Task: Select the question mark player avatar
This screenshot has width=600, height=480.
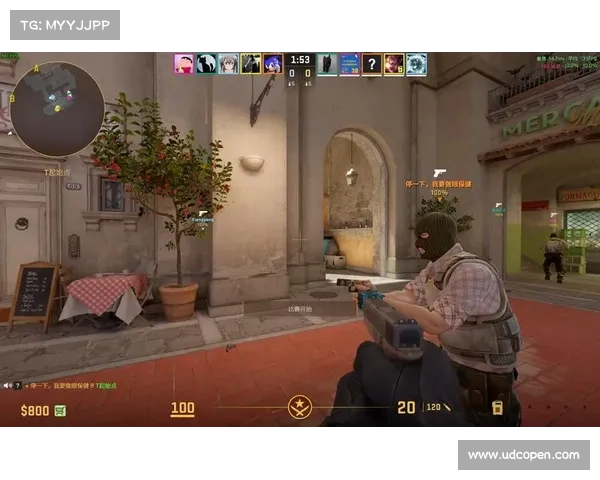Action: coord(371,64)
